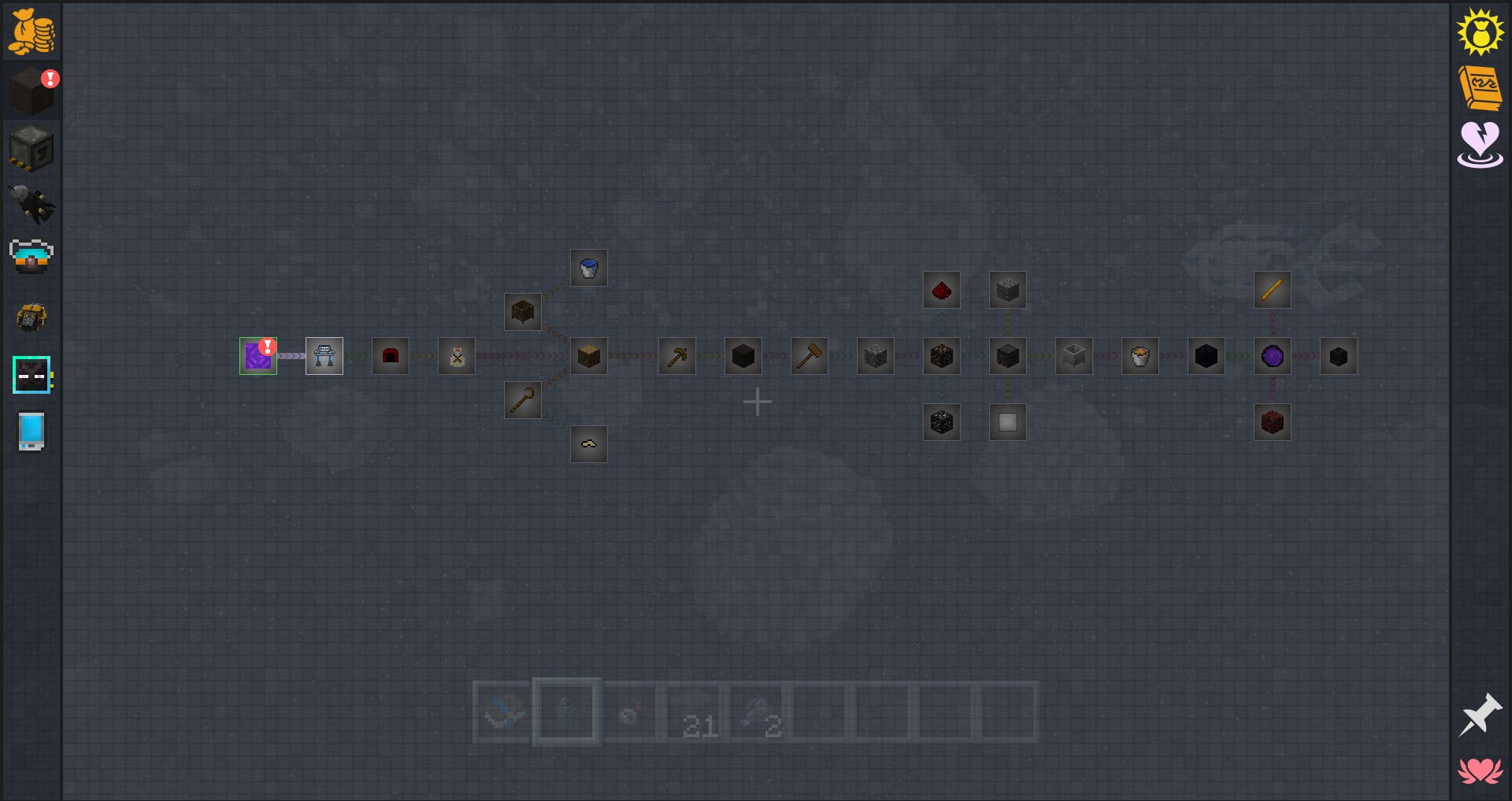Select the wooden hammer quest node

(x=810, y=356)
